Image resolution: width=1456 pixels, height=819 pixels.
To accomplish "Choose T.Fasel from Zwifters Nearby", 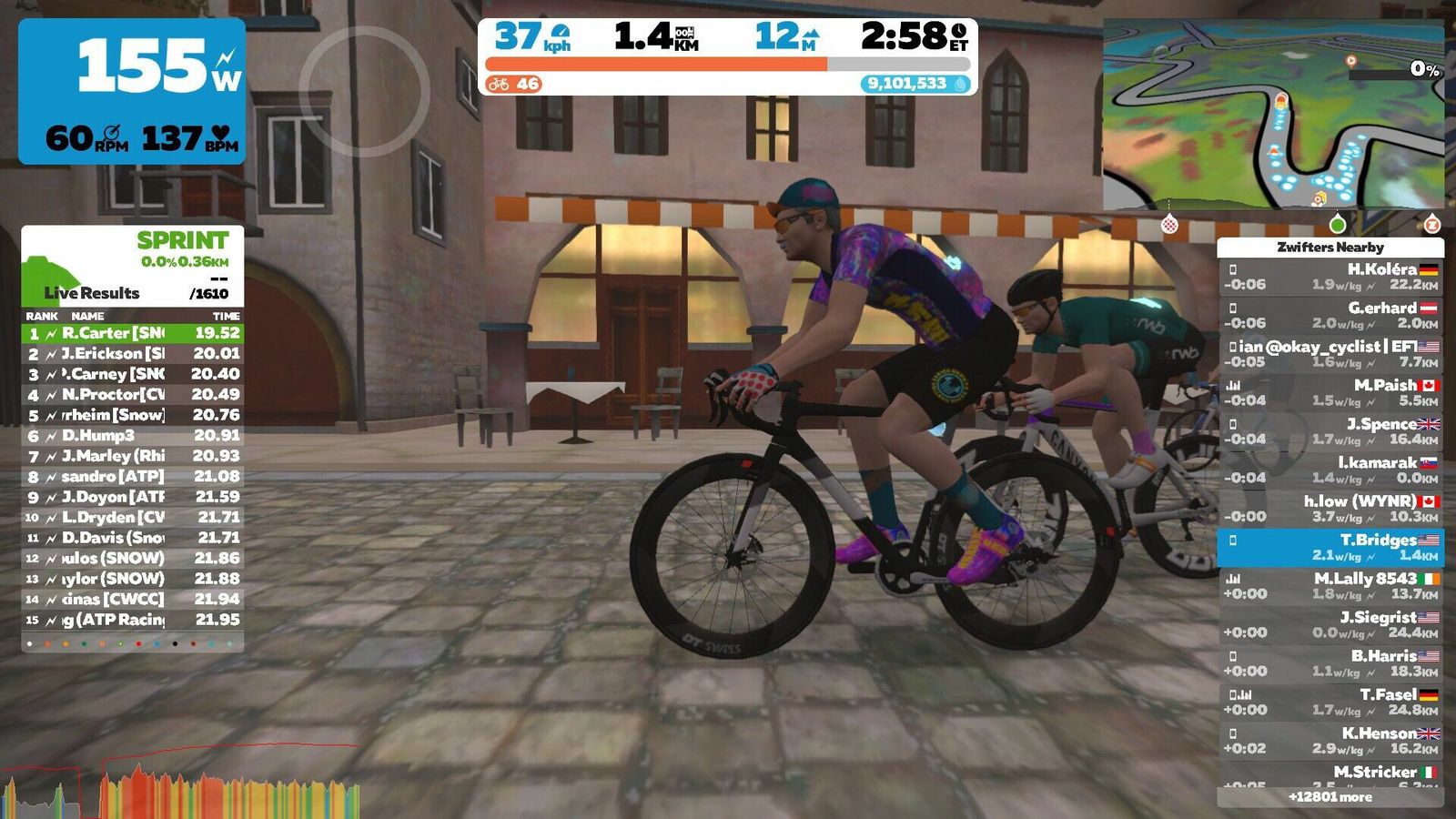I will (1330, 702).
